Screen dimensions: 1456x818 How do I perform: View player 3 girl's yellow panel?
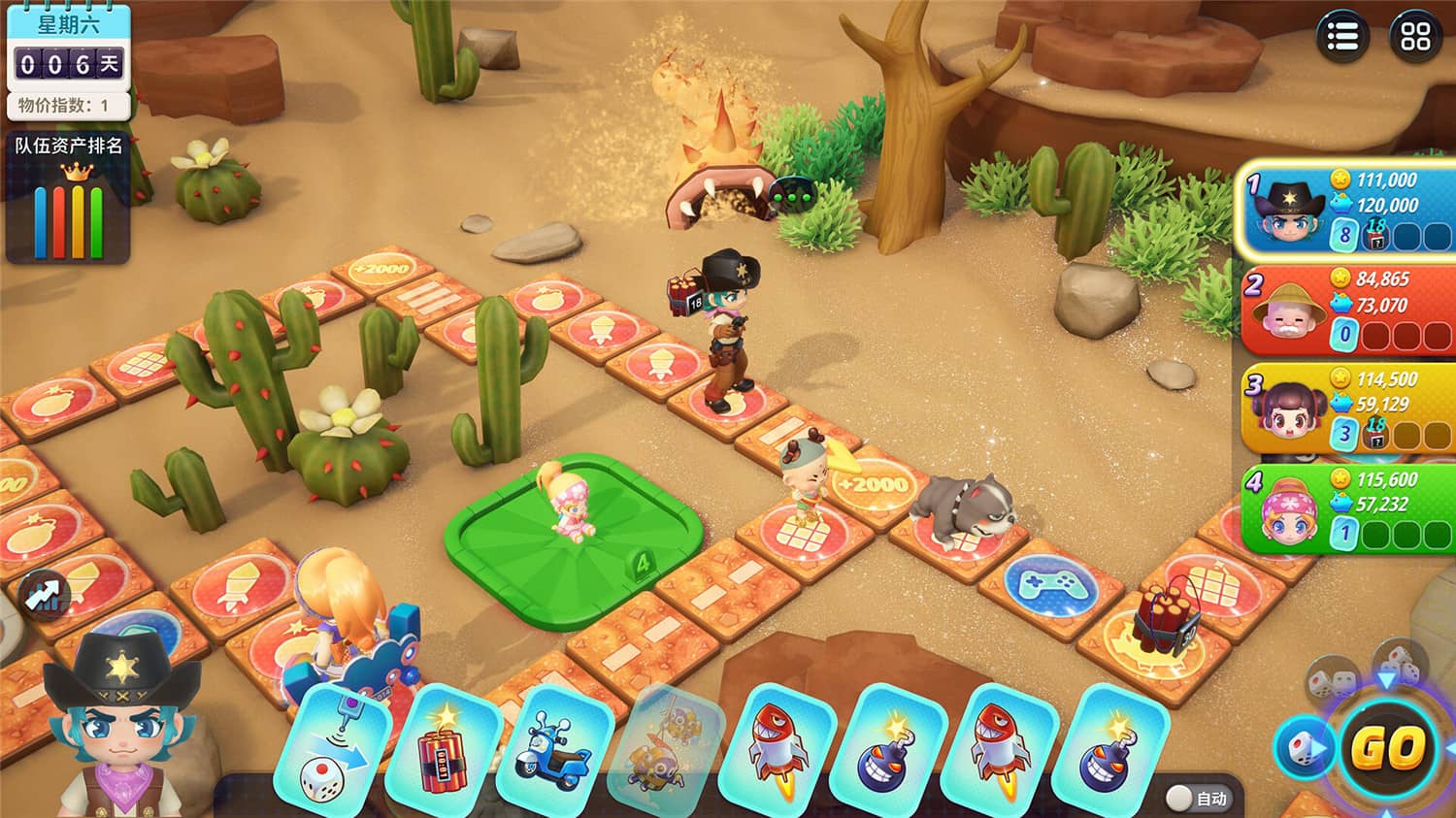1347,409
